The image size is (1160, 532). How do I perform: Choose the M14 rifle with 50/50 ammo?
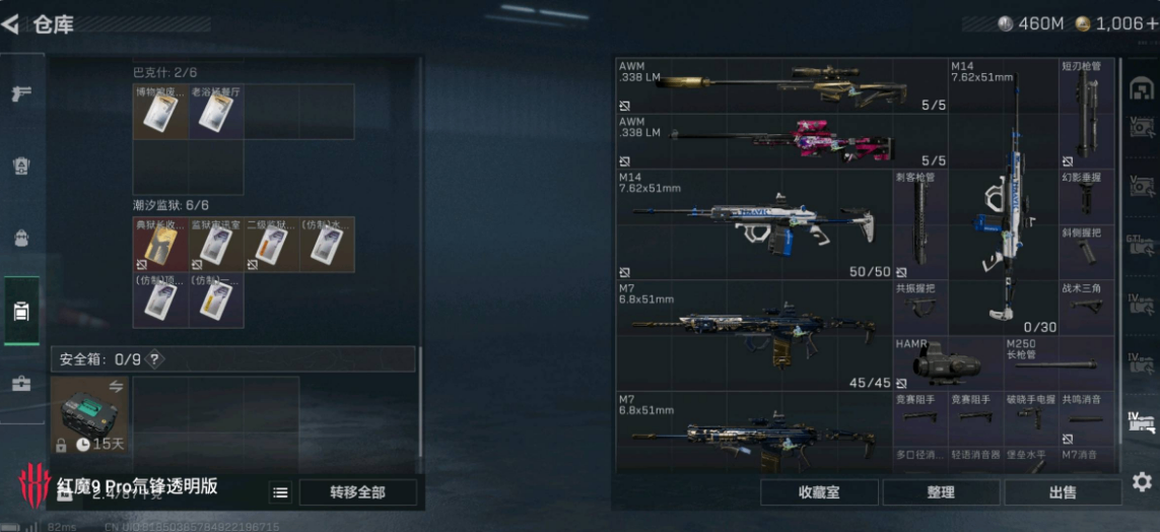click(753, 224)
